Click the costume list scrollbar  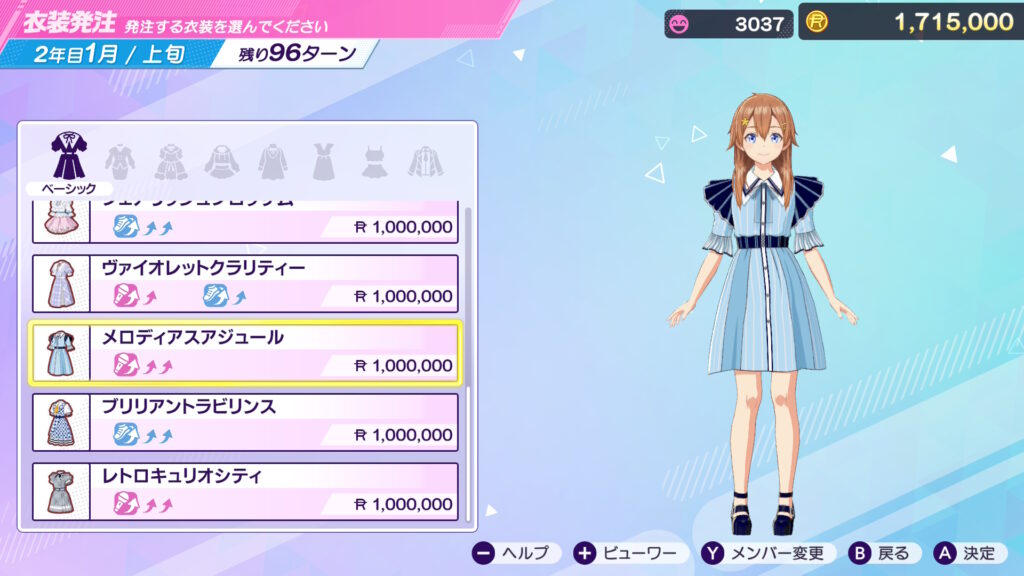pos(467,300)
